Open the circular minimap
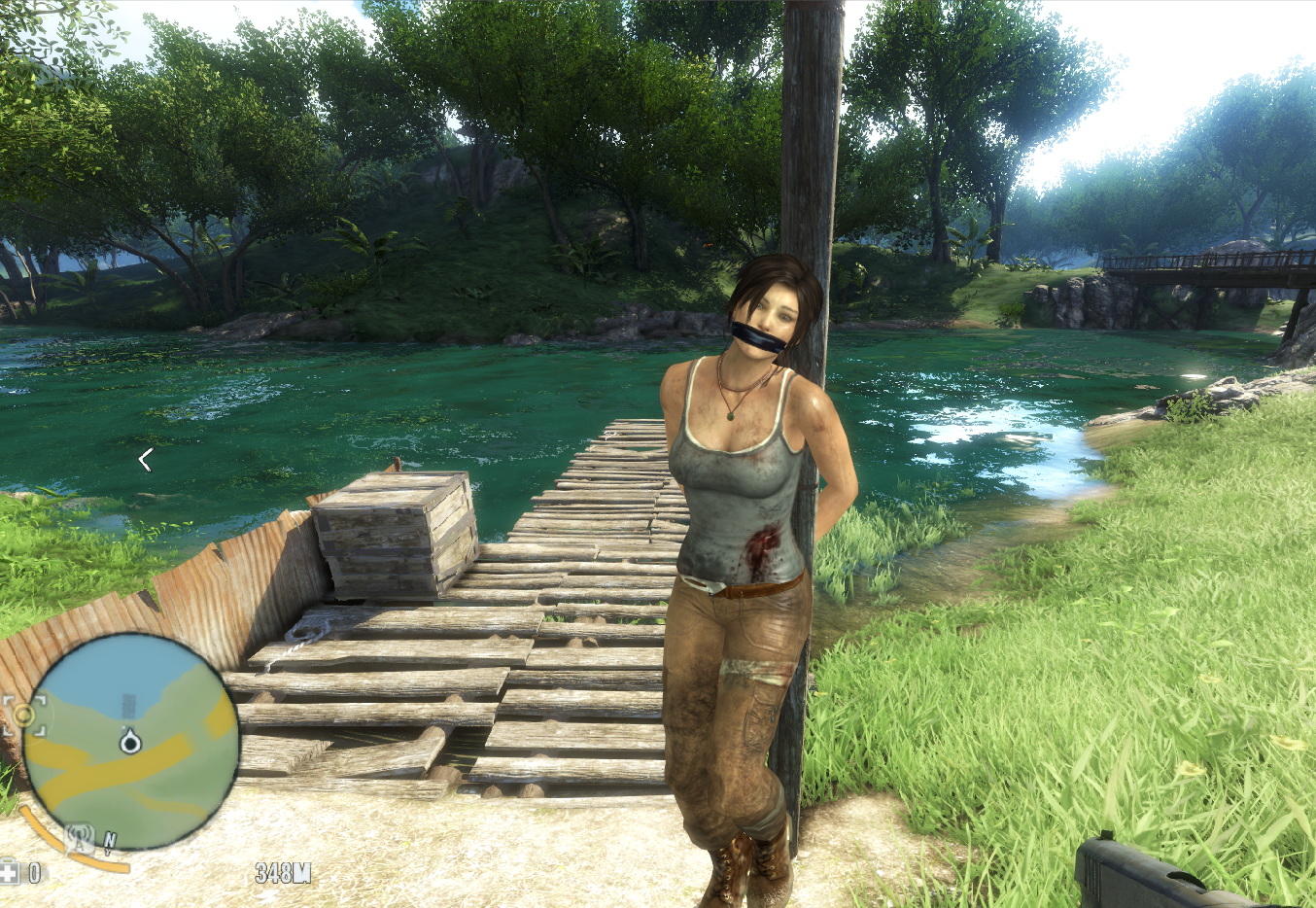The height and width of the screenshot is (908, 1316). (131, 742)
